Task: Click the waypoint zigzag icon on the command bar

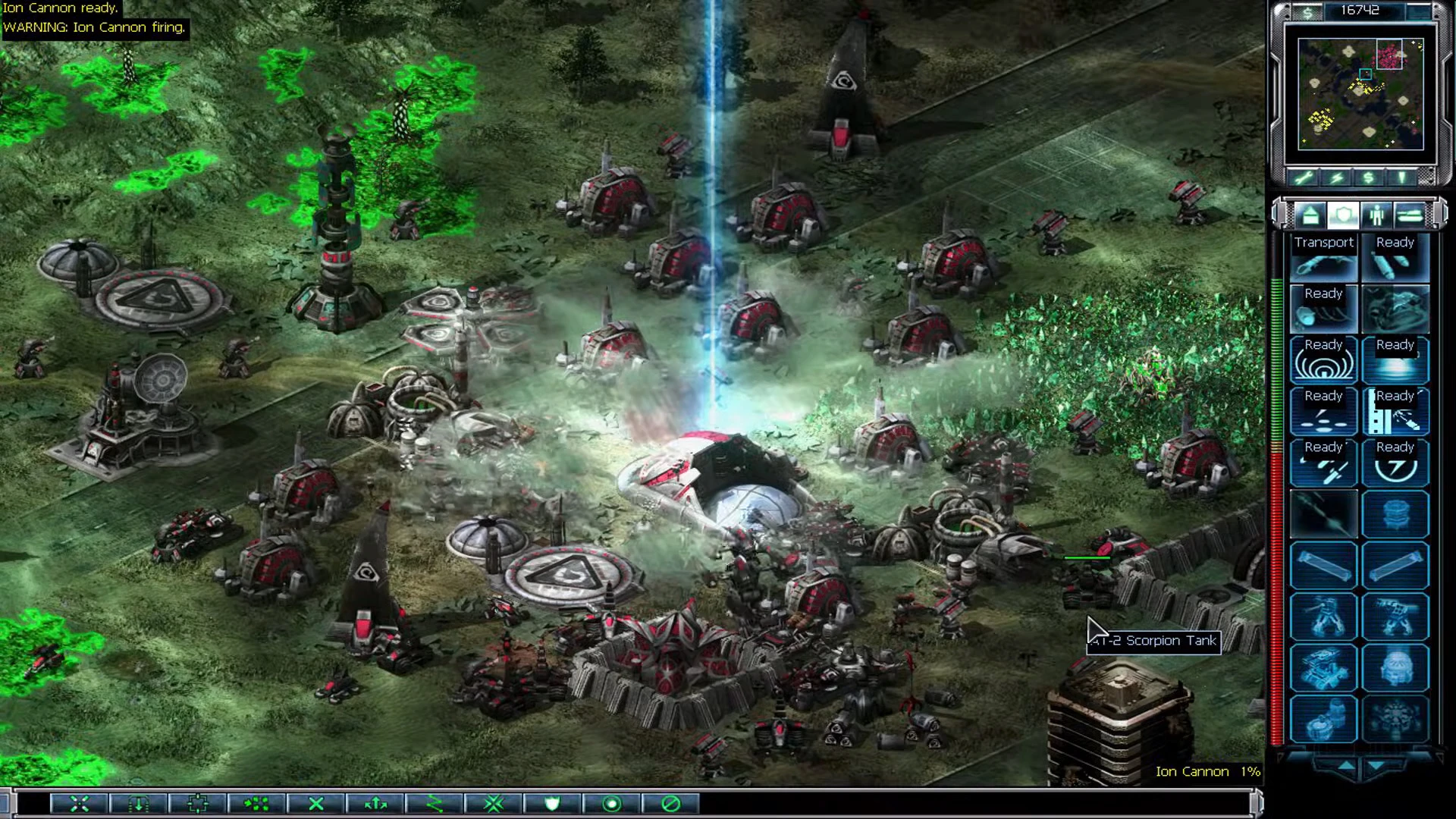Action: pyautogui.click(x=434, y=804)
